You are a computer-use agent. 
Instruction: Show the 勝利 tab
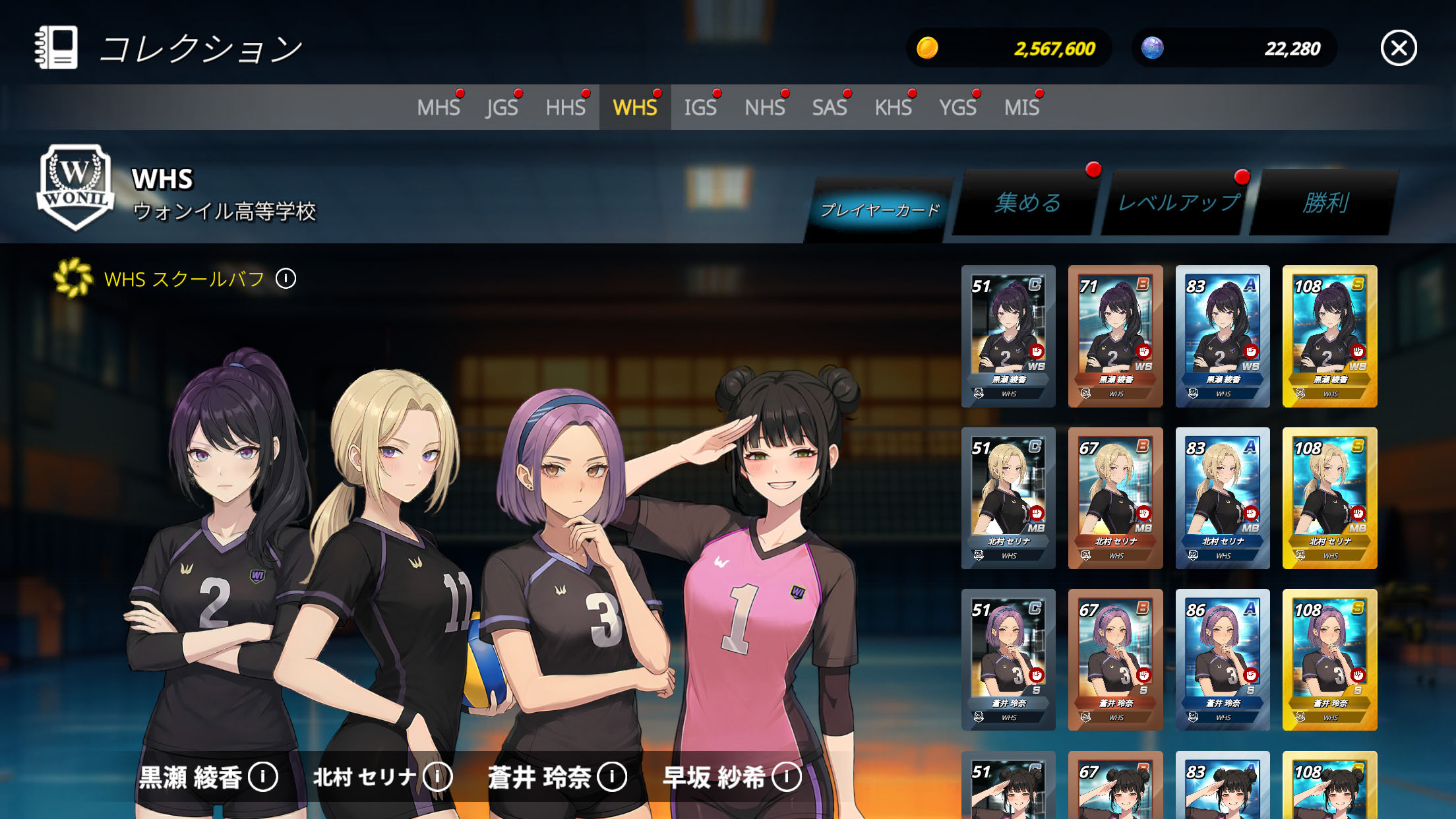pyautogui.click(x=1325, y=202)
